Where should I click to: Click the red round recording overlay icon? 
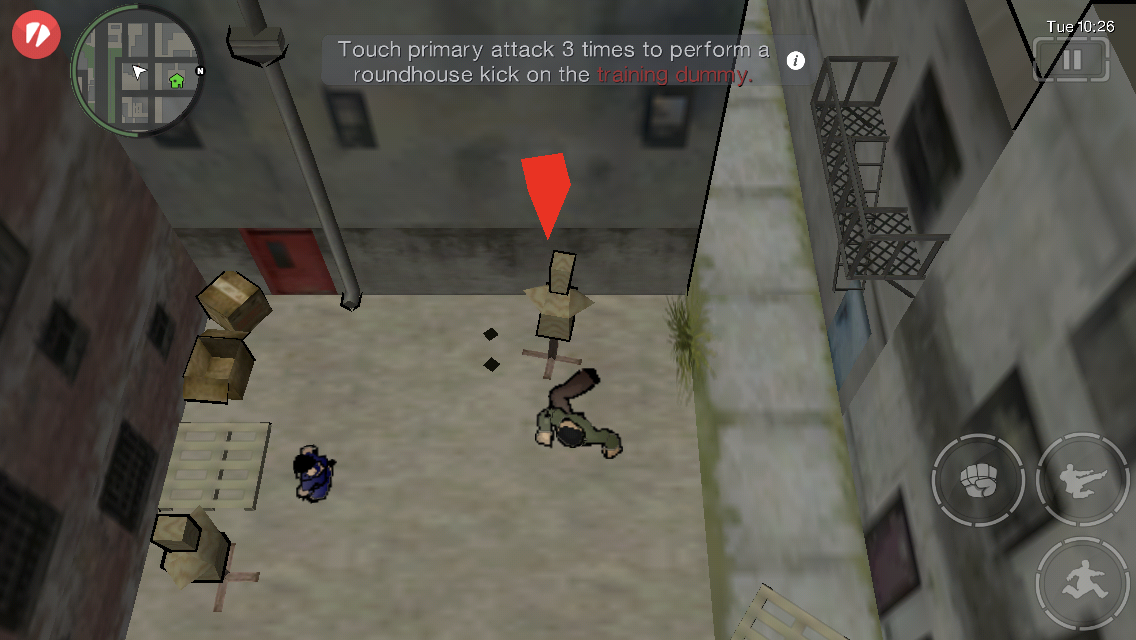click(36, 35)
